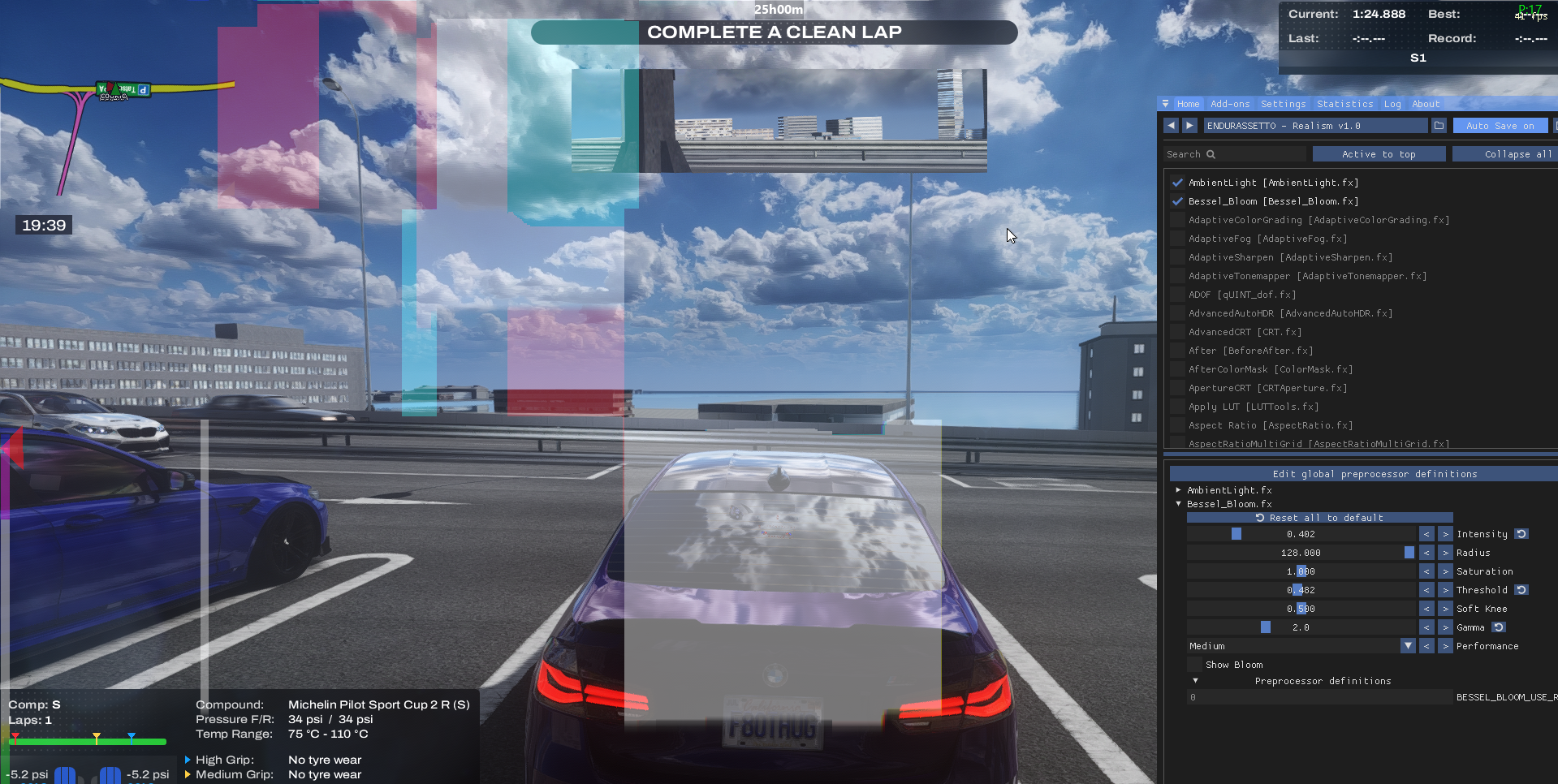Focus the effect Search field
The height and width of the screenshot is (784, 1558).
(x=1234, y=154)
